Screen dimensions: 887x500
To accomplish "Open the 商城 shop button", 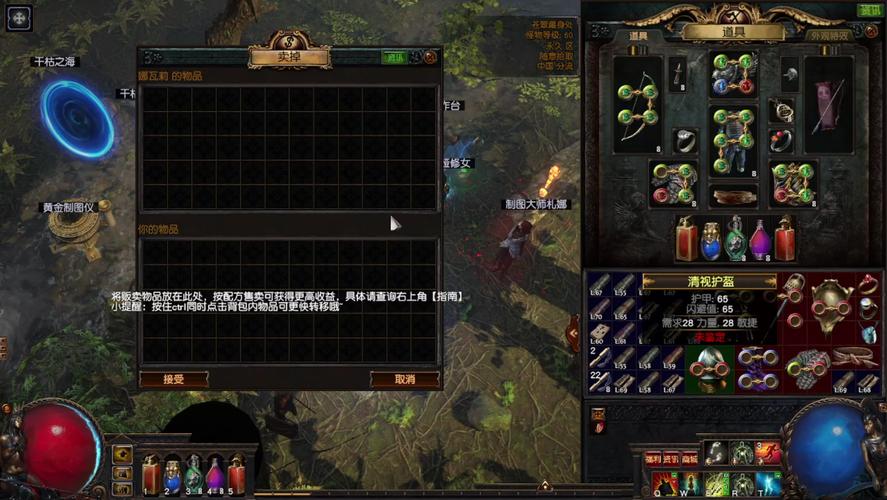I will [x=689, y=458].
